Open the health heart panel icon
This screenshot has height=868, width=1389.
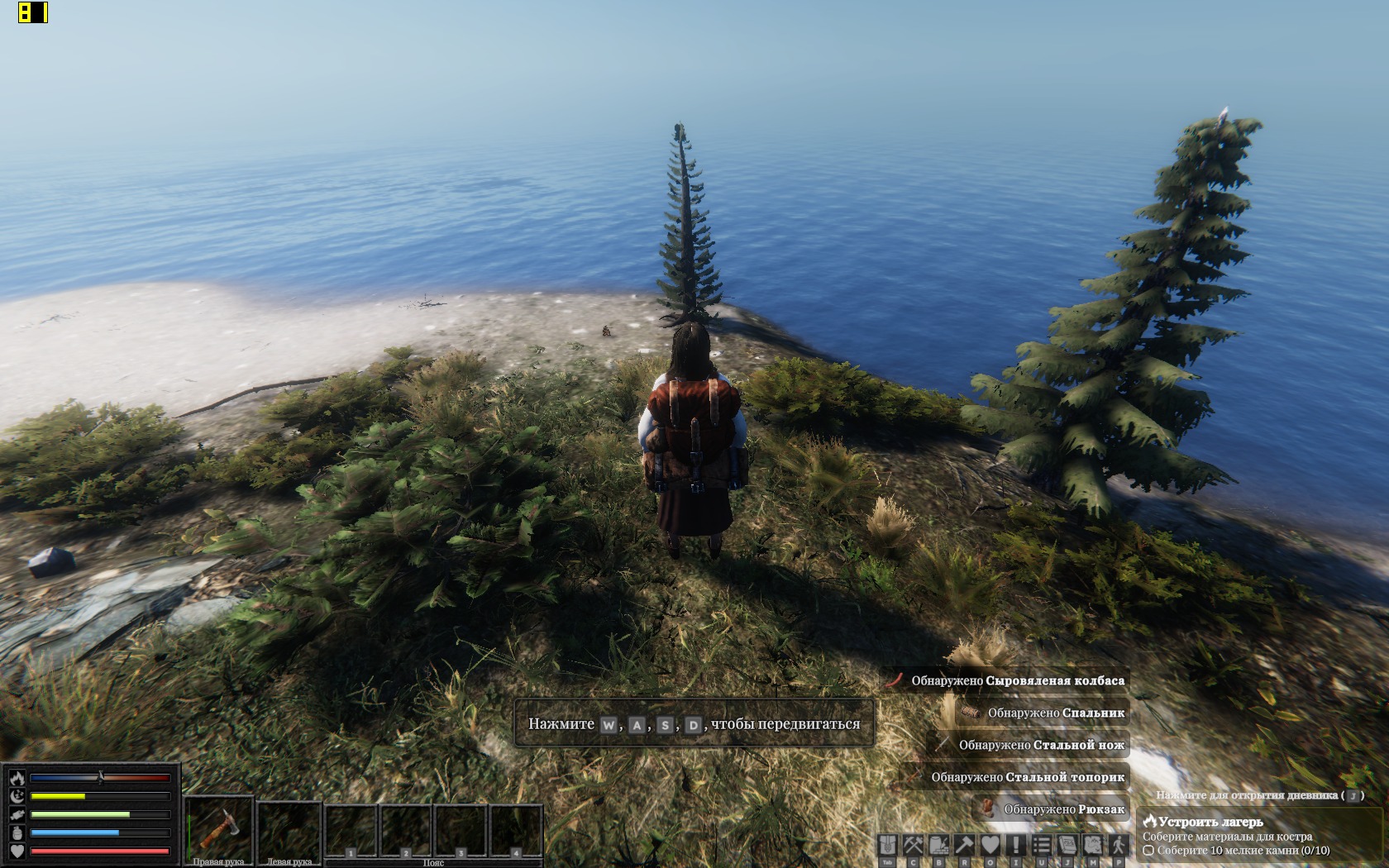click(990, 845)
